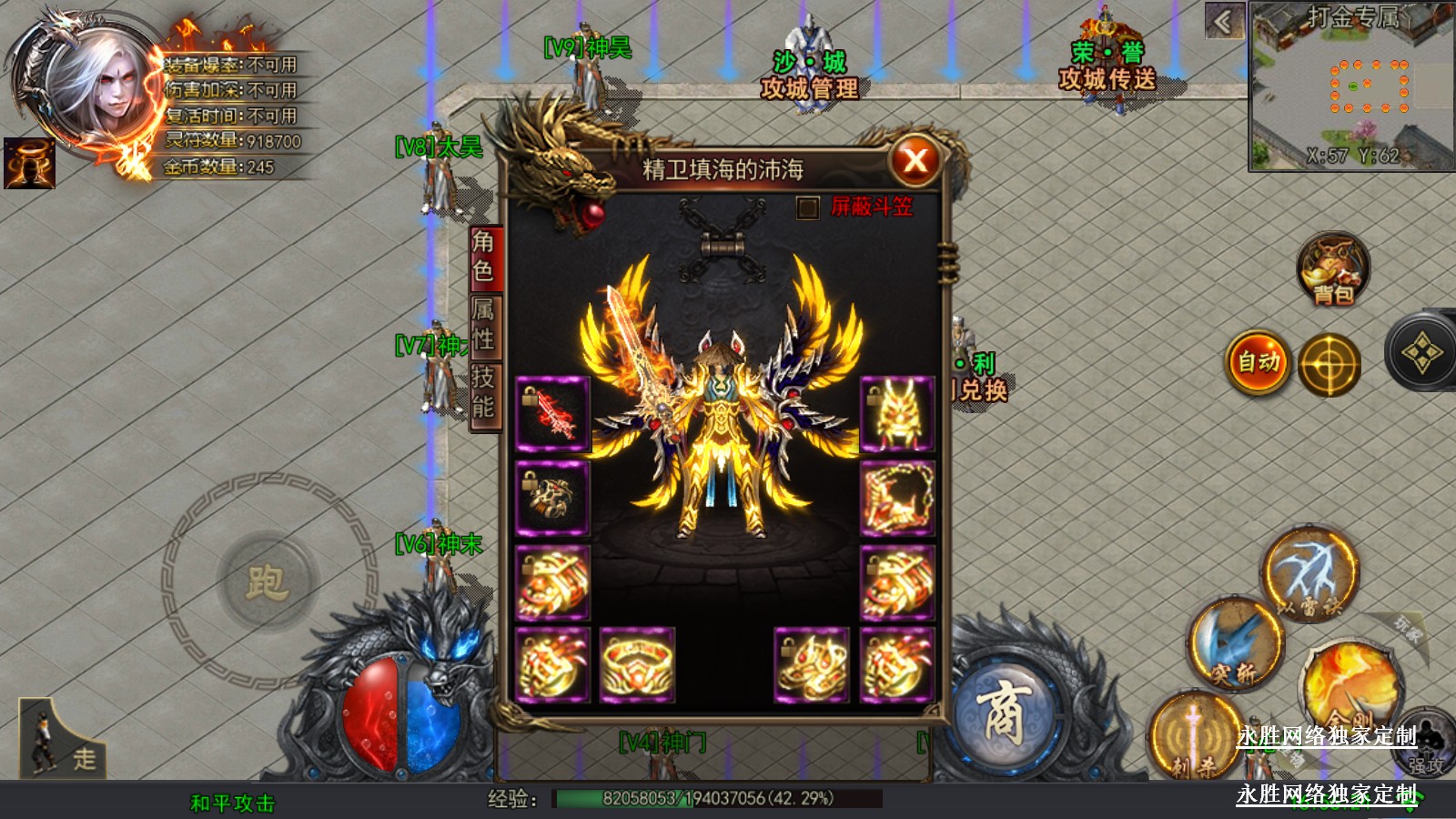Open the minimap
This screenshot has height=819, width=1456.
[x=1352, y=86]
